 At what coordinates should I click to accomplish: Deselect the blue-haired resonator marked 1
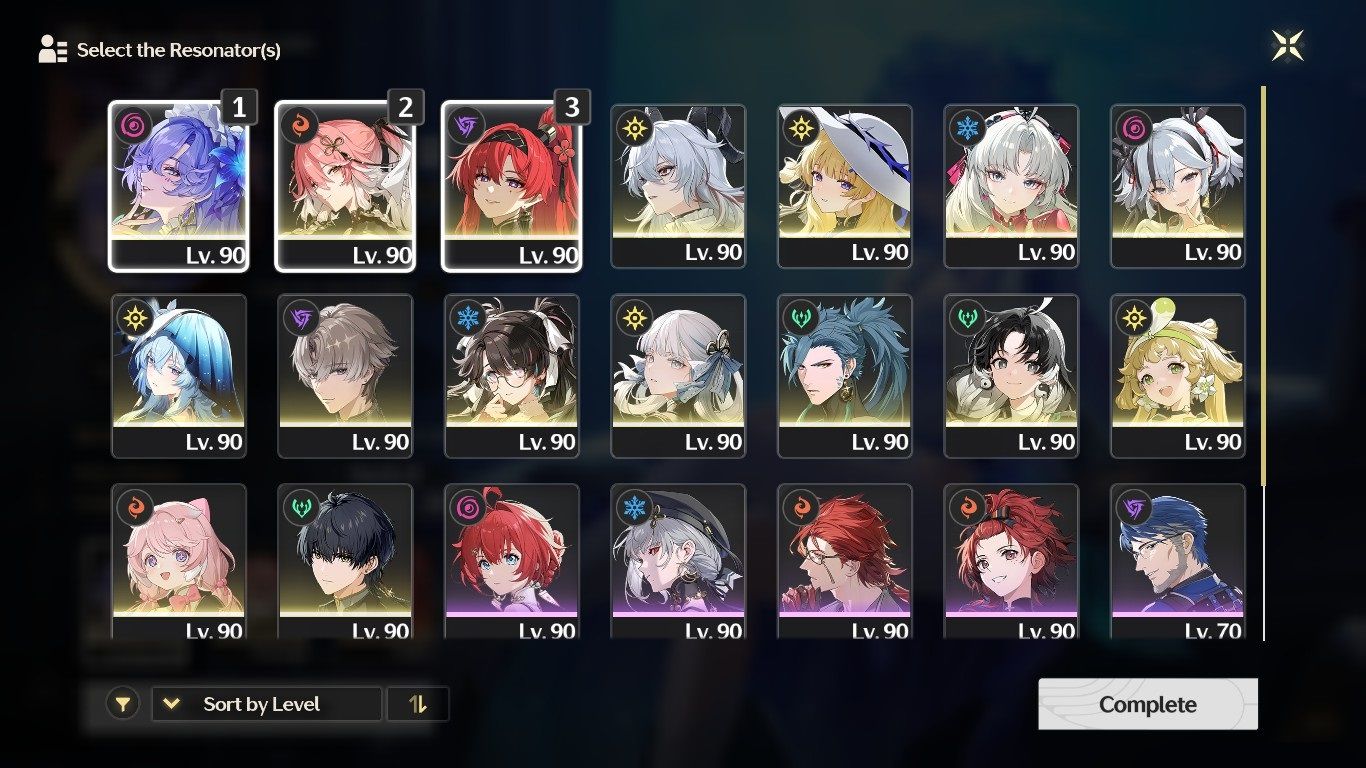pos(178,186)
